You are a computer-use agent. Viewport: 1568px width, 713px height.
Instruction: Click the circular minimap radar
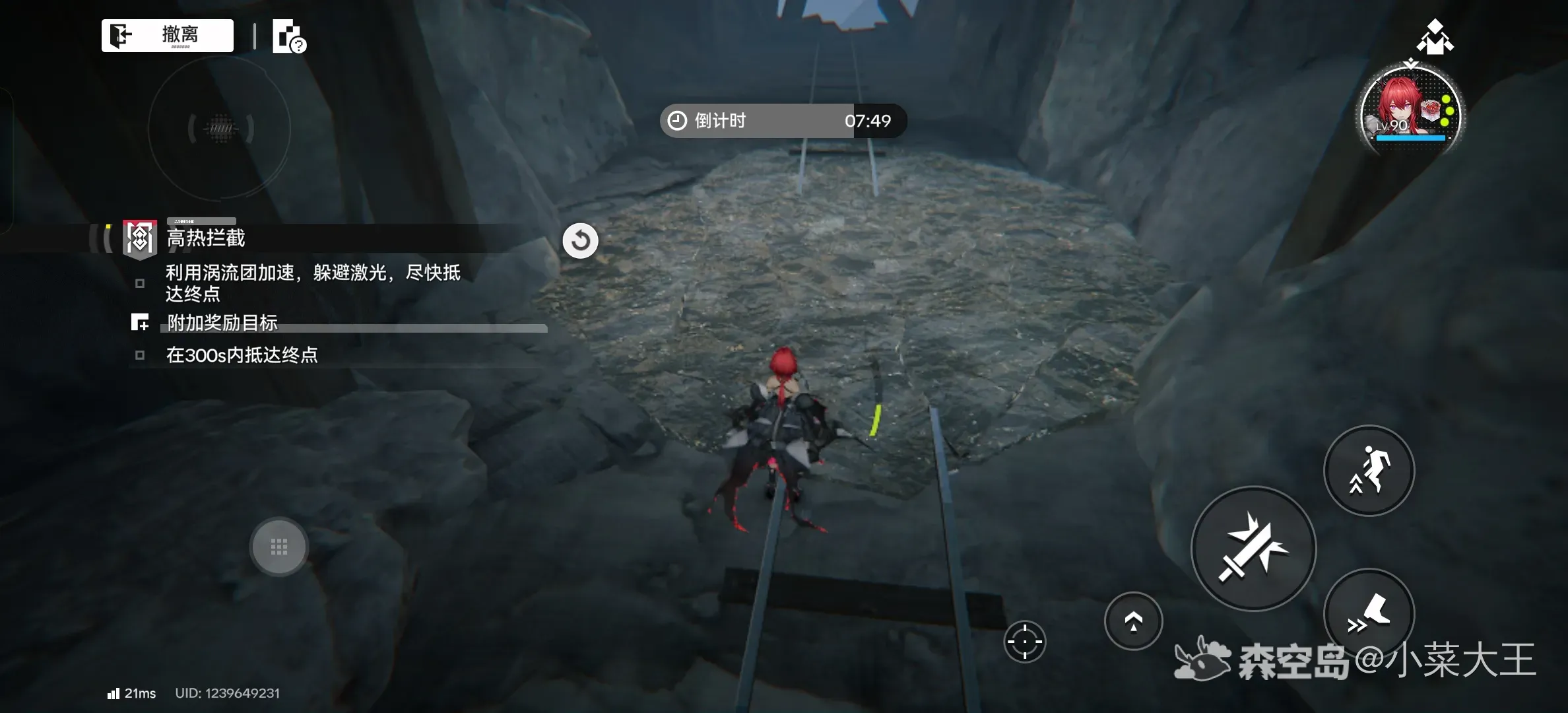click(220, 128)
